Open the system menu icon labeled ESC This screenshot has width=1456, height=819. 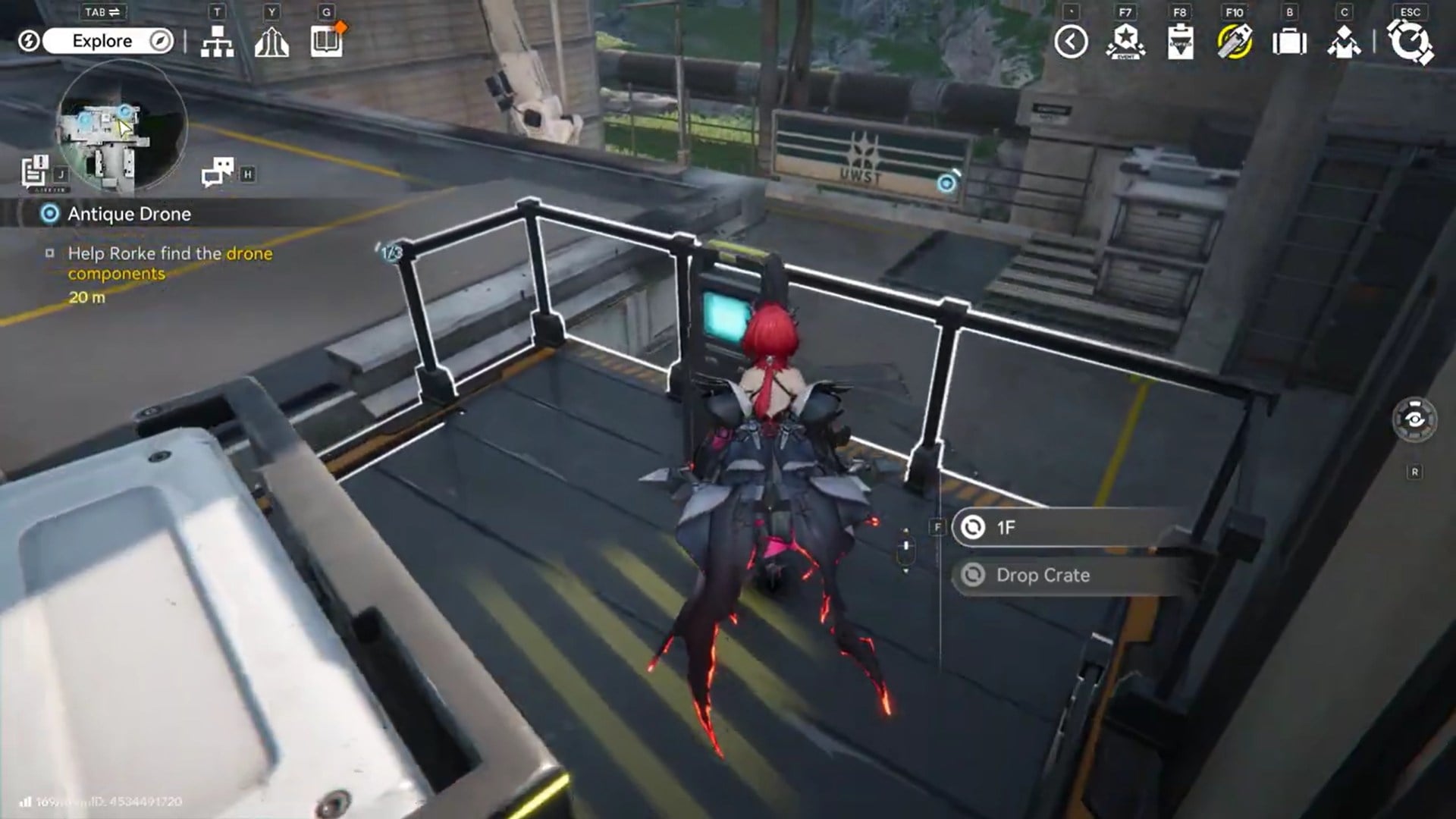[1409, 42]
